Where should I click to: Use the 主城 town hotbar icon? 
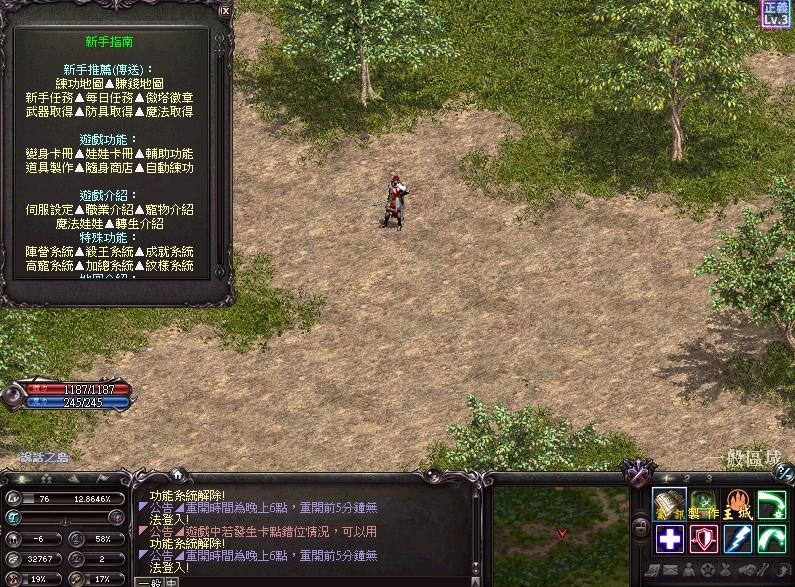tap(738, 505)
